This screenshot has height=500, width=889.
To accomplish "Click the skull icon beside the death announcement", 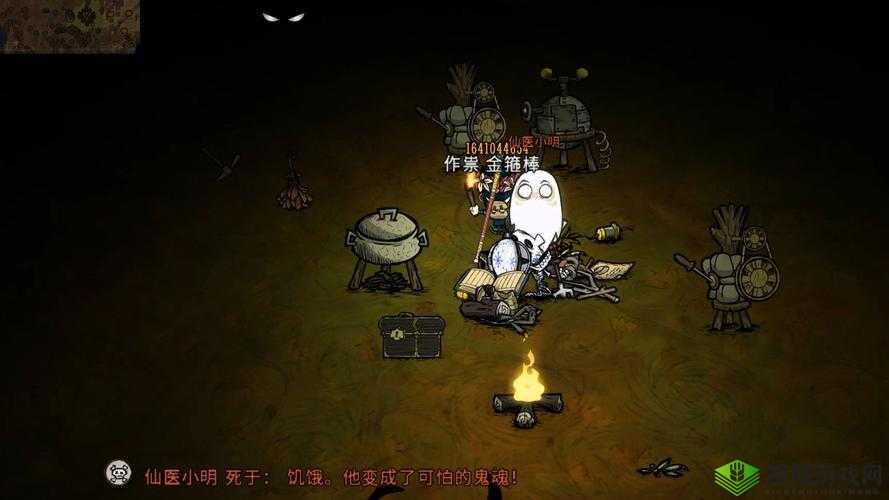I will tap(119, 473).
